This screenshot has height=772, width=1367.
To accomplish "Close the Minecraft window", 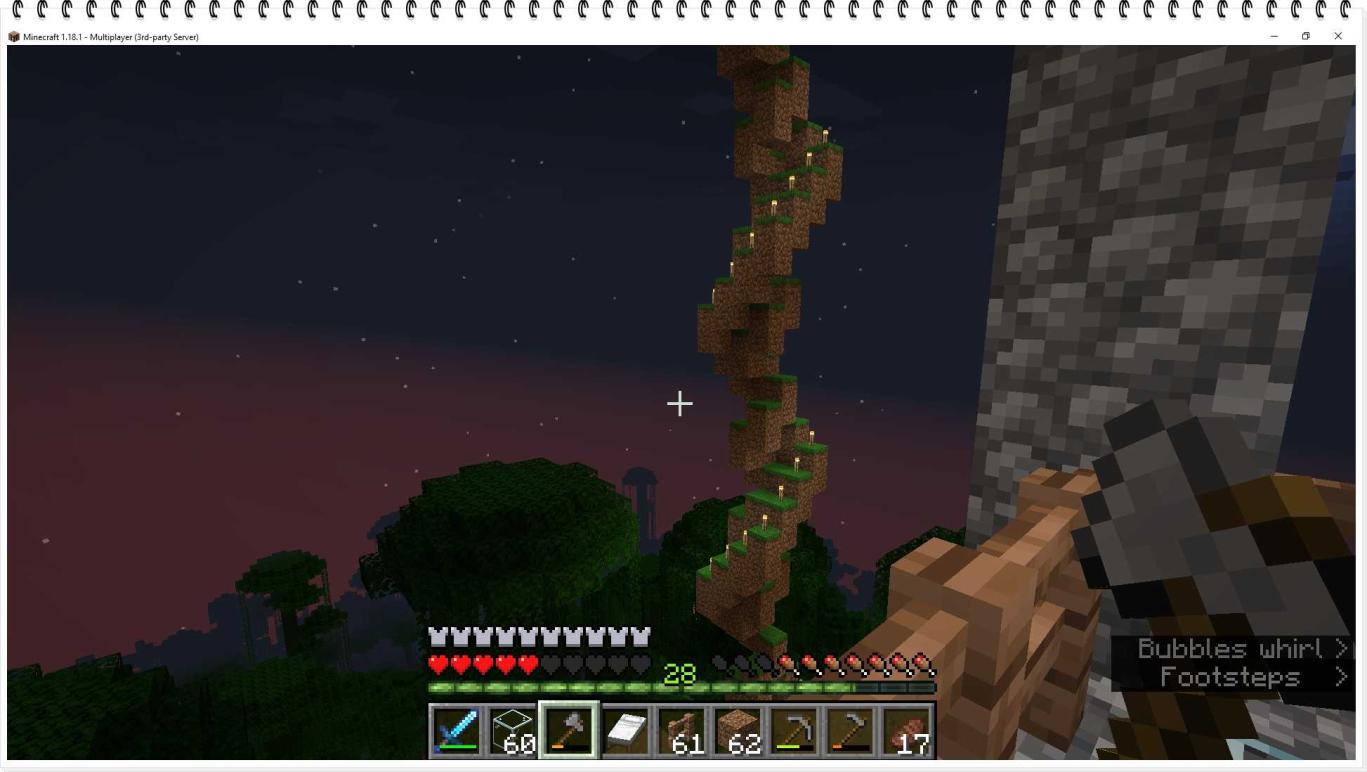I will (1338, 36).
